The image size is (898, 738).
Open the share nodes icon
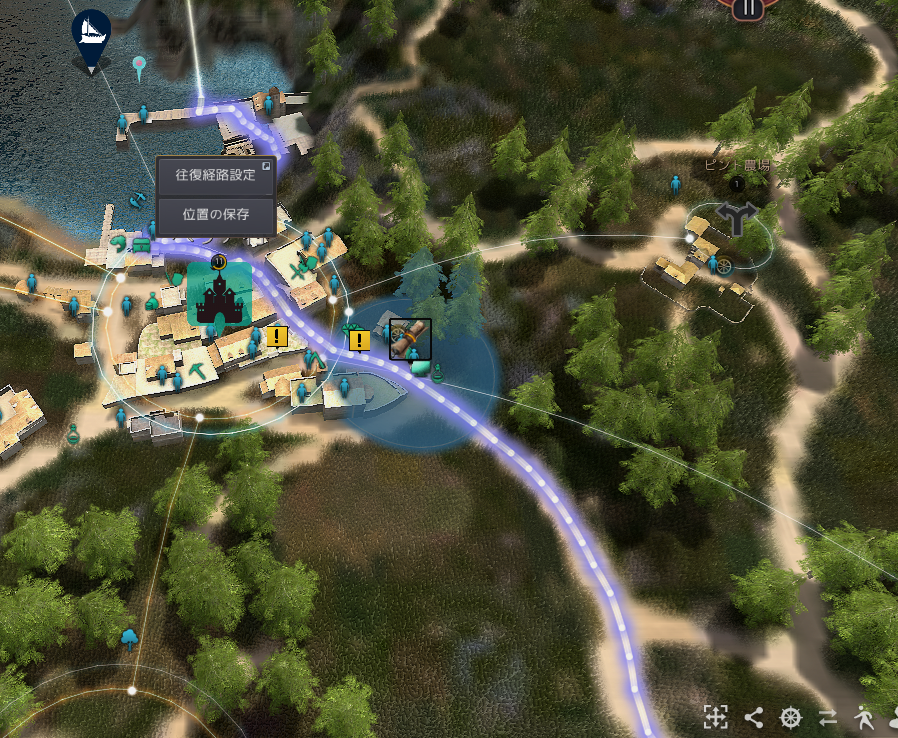[753, 716]
